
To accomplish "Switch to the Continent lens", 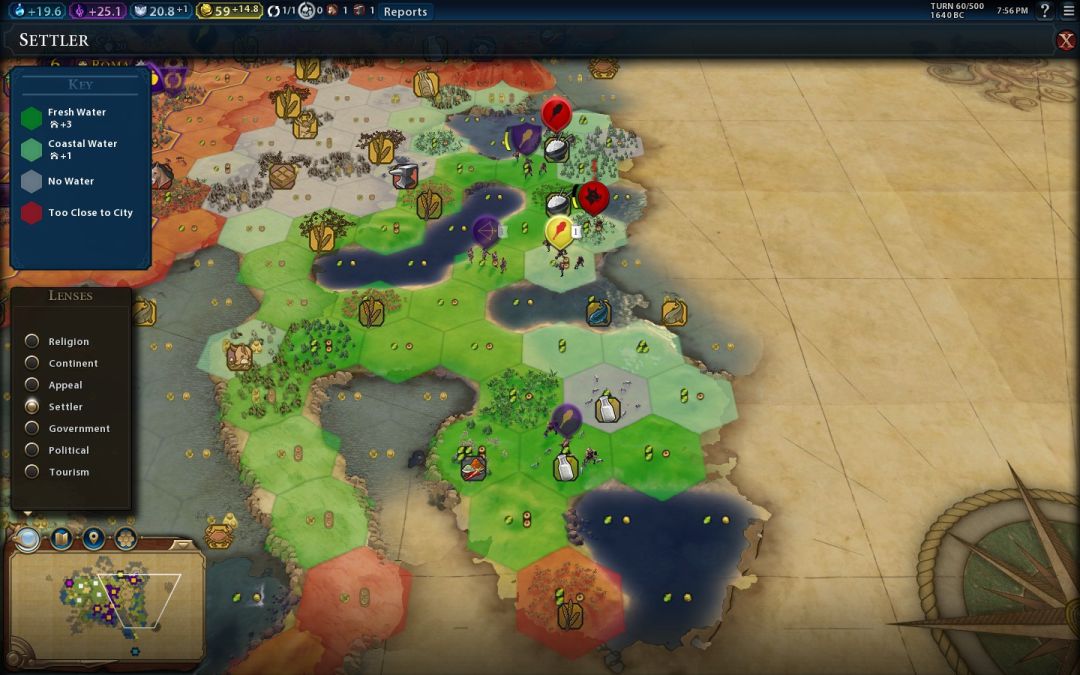I will 33,363.
